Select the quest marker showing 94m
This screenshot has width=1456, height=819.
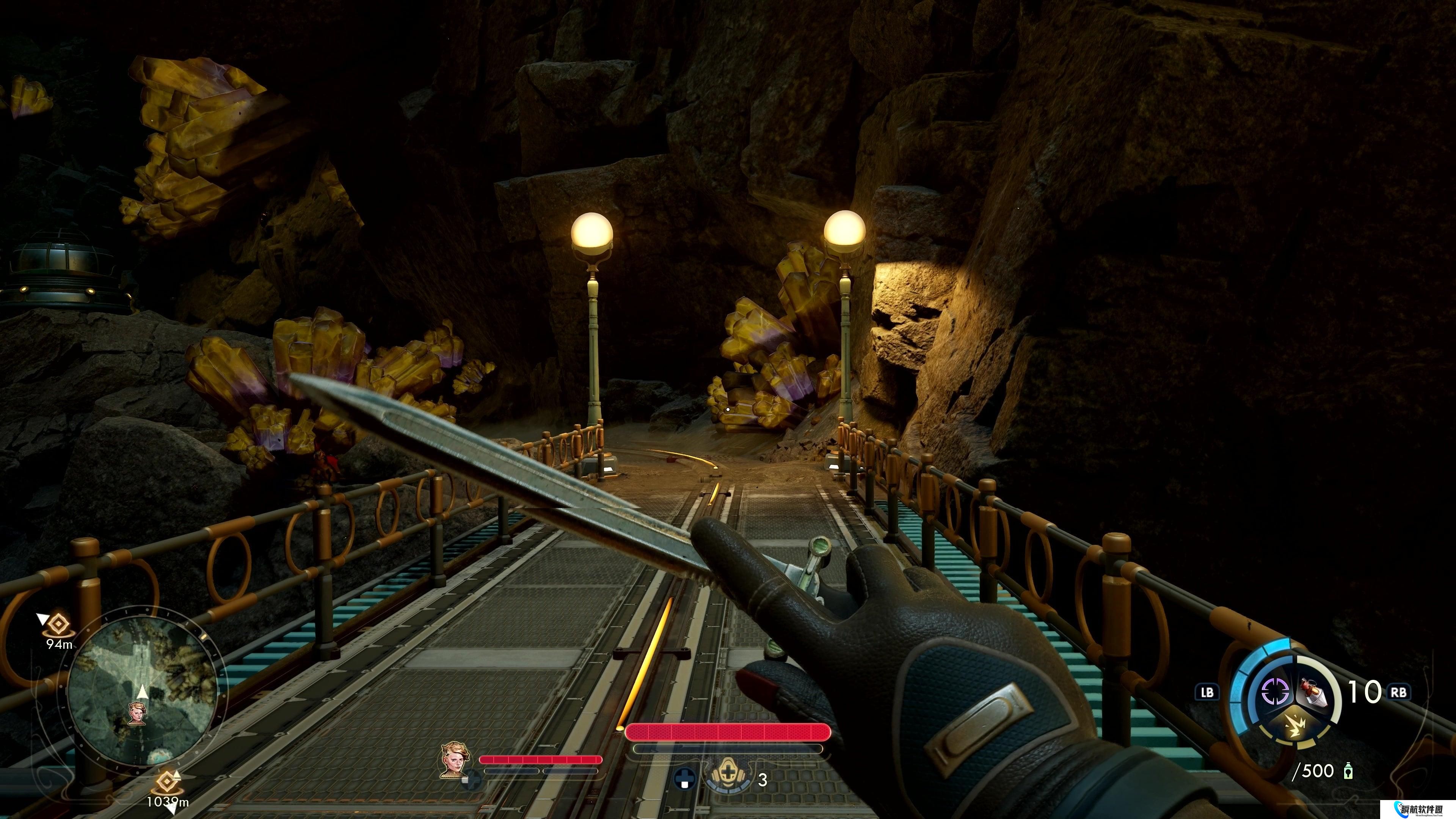tap(57, 624)
